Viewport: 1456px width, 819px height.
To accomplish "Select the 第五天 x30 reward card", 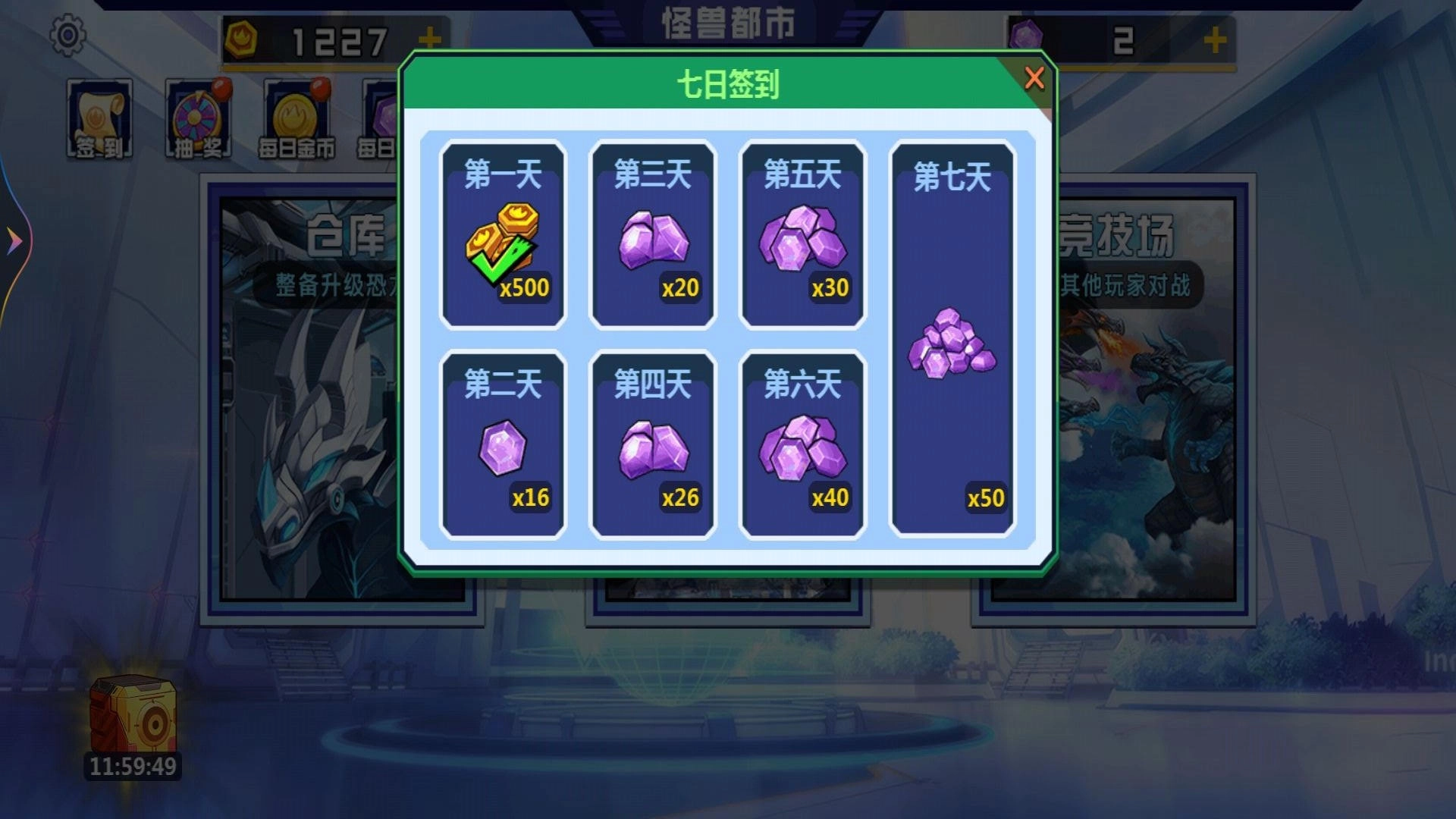I will (802, 235).
